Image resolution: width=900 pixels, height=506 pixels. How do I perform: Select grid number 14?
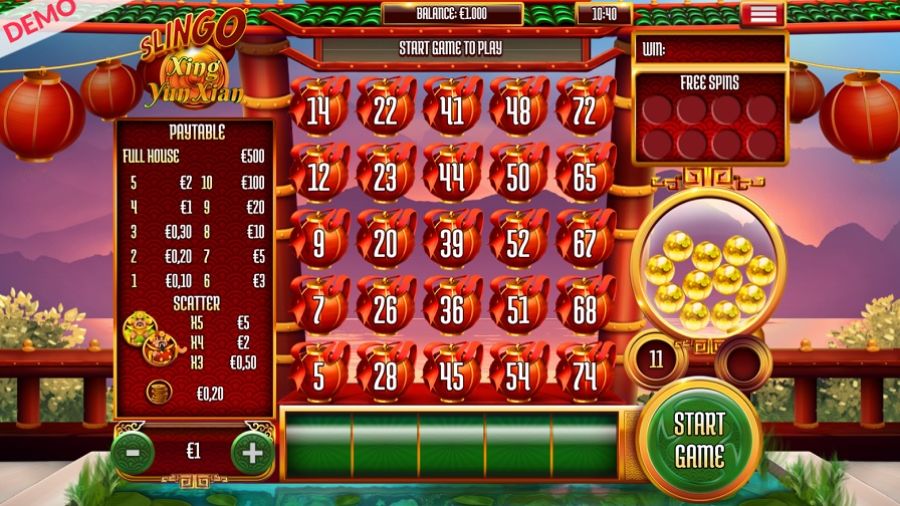click(x=319, y=111)
